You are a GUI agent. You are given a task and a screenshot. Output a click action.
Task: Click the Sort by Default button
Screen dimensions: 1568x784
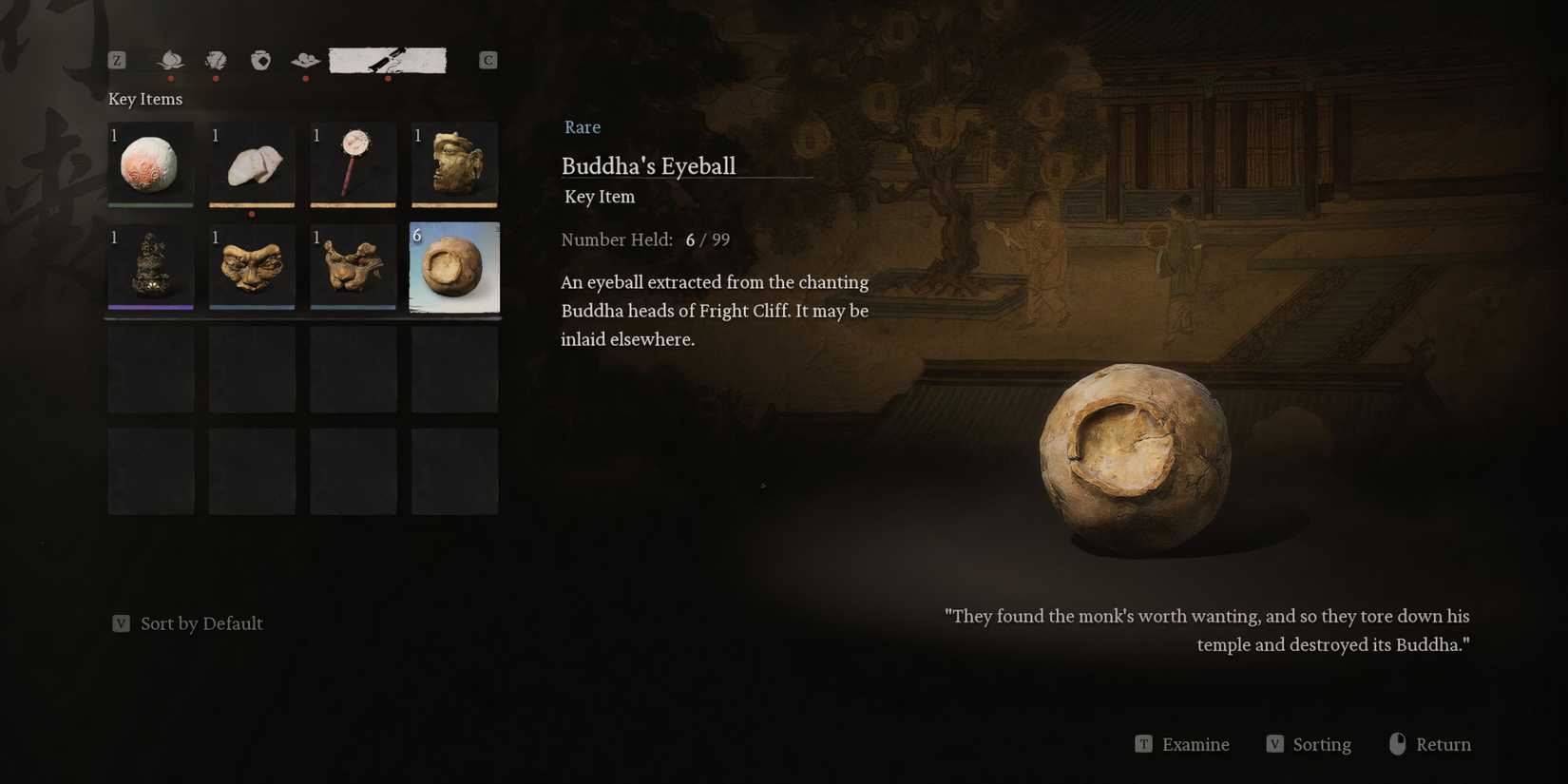click(187, 623)
